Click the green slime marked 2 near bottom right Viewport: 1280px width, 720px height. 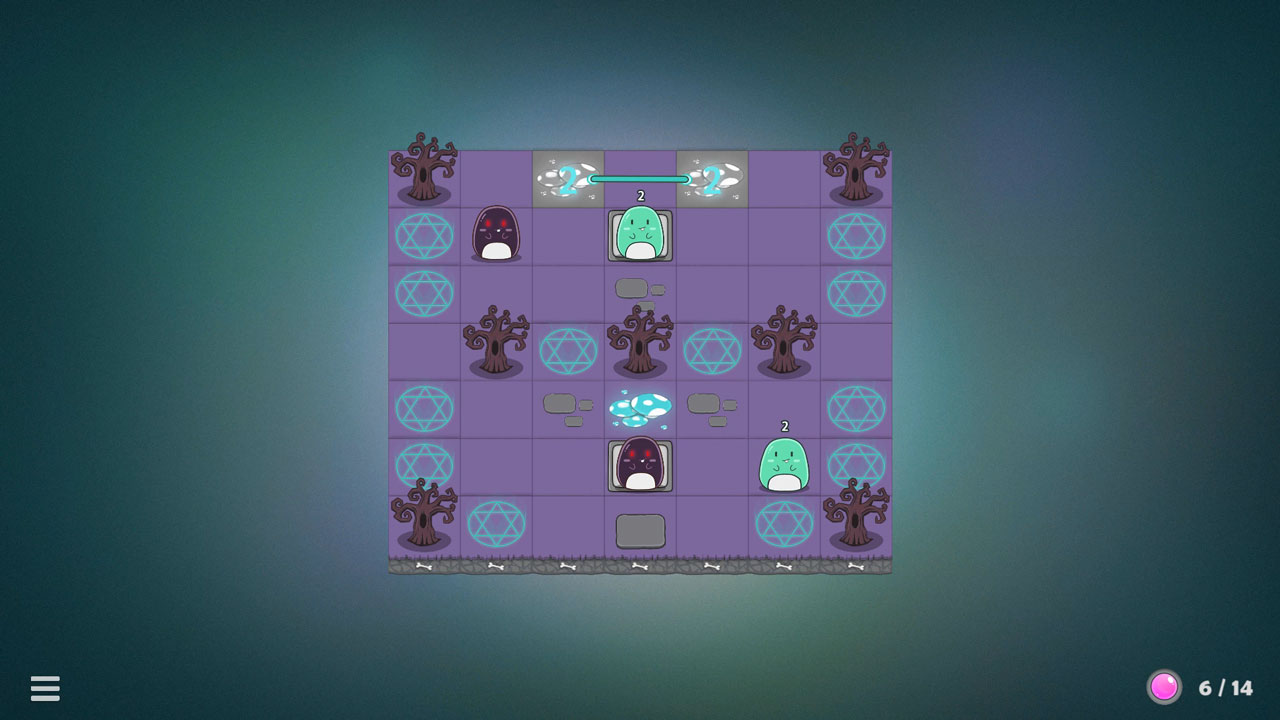tap(784, 463)
